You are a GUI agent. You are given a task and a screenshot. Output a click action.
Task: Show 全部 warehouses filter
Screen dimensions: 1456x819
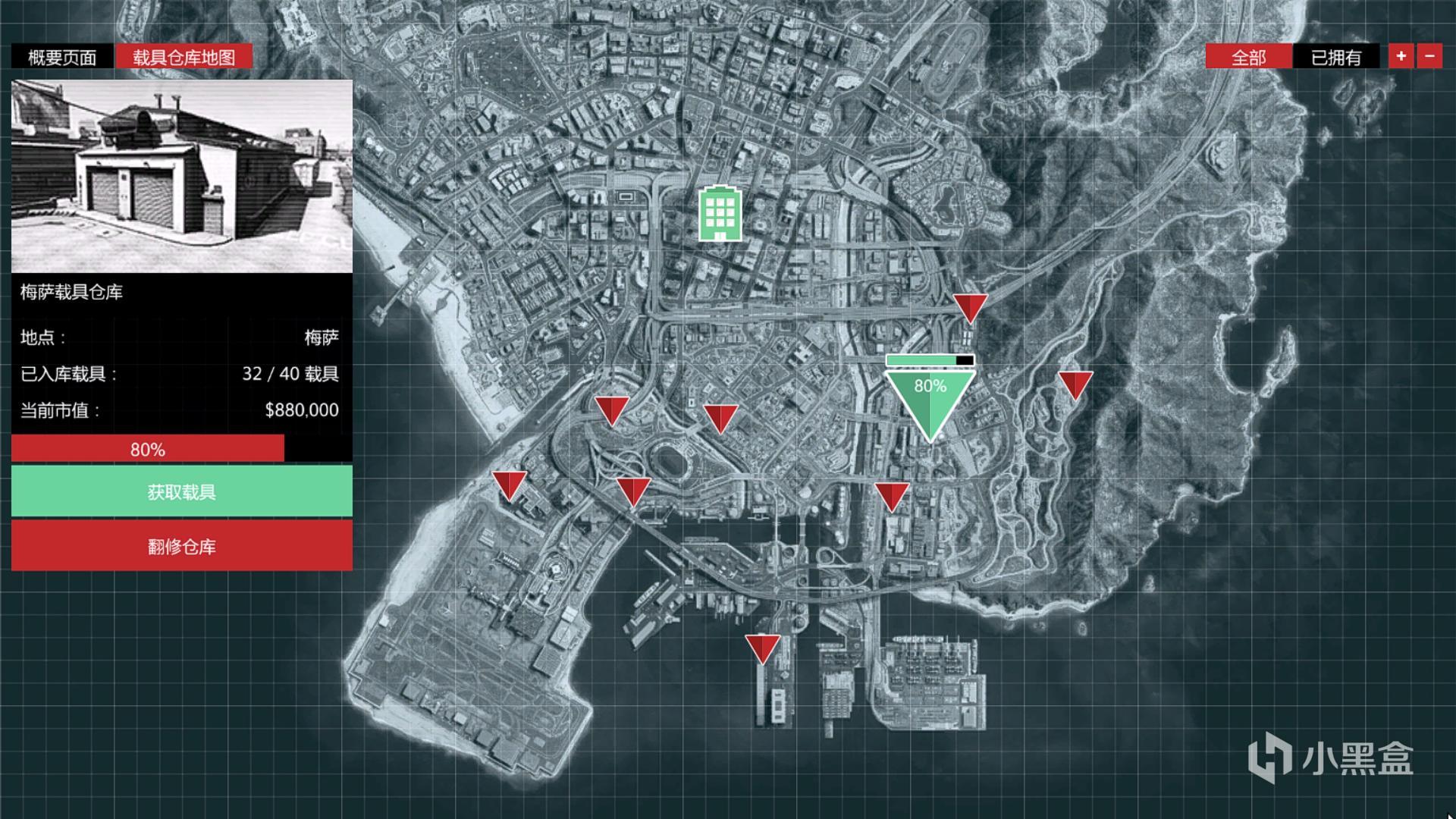coord(1248,57)
